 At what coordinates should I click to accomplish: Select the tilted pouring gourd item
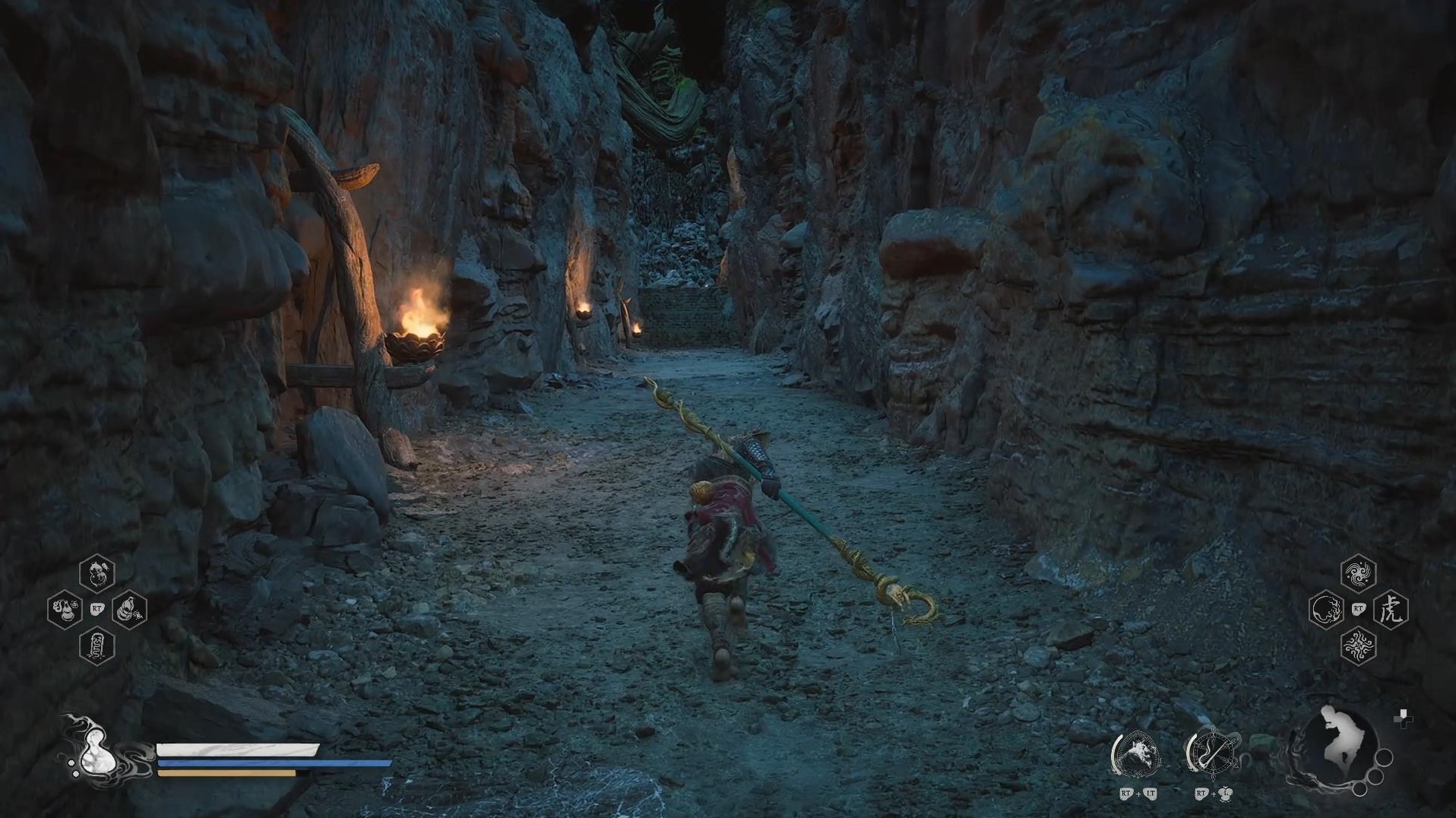[x=129, y=609]
